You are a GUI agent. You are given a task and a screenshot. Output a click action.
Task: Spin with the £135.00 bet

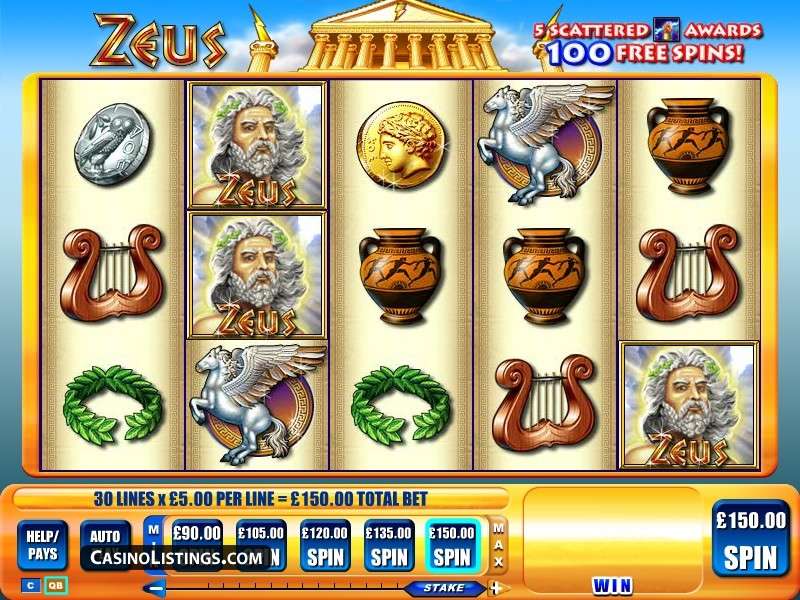click(389, 544)
